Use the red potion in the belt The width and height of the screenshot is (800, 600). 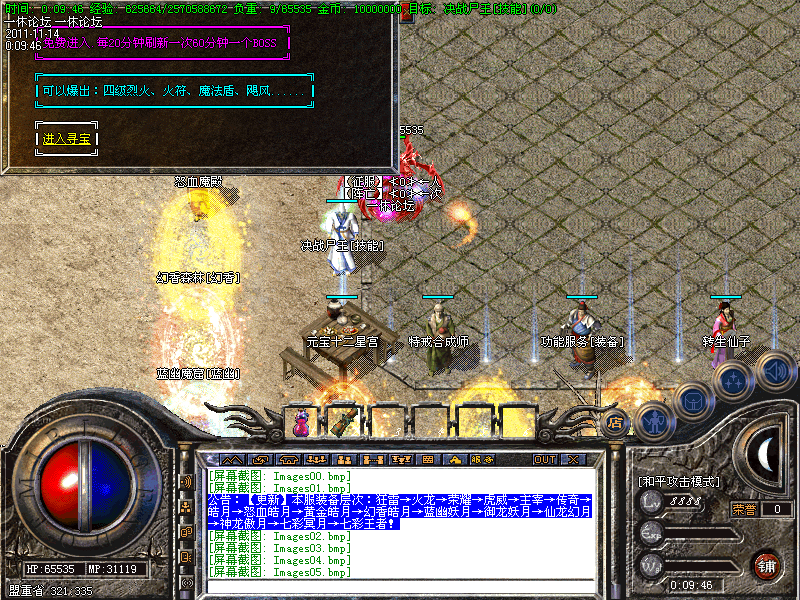300,424
